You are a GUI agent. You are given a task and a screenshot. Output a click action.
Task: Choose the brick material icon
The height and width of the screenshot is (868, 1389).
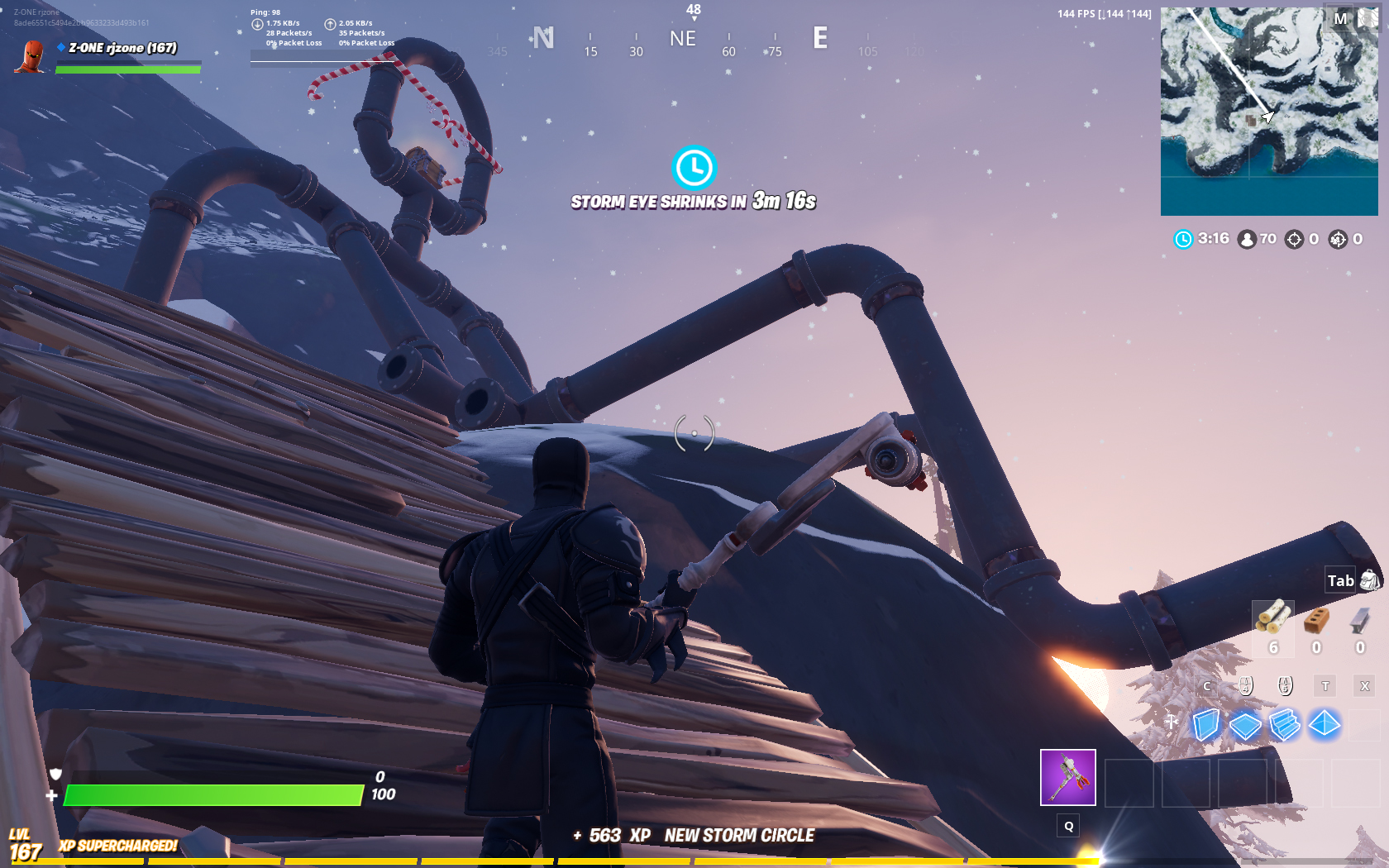click(x=1316, y=620)
